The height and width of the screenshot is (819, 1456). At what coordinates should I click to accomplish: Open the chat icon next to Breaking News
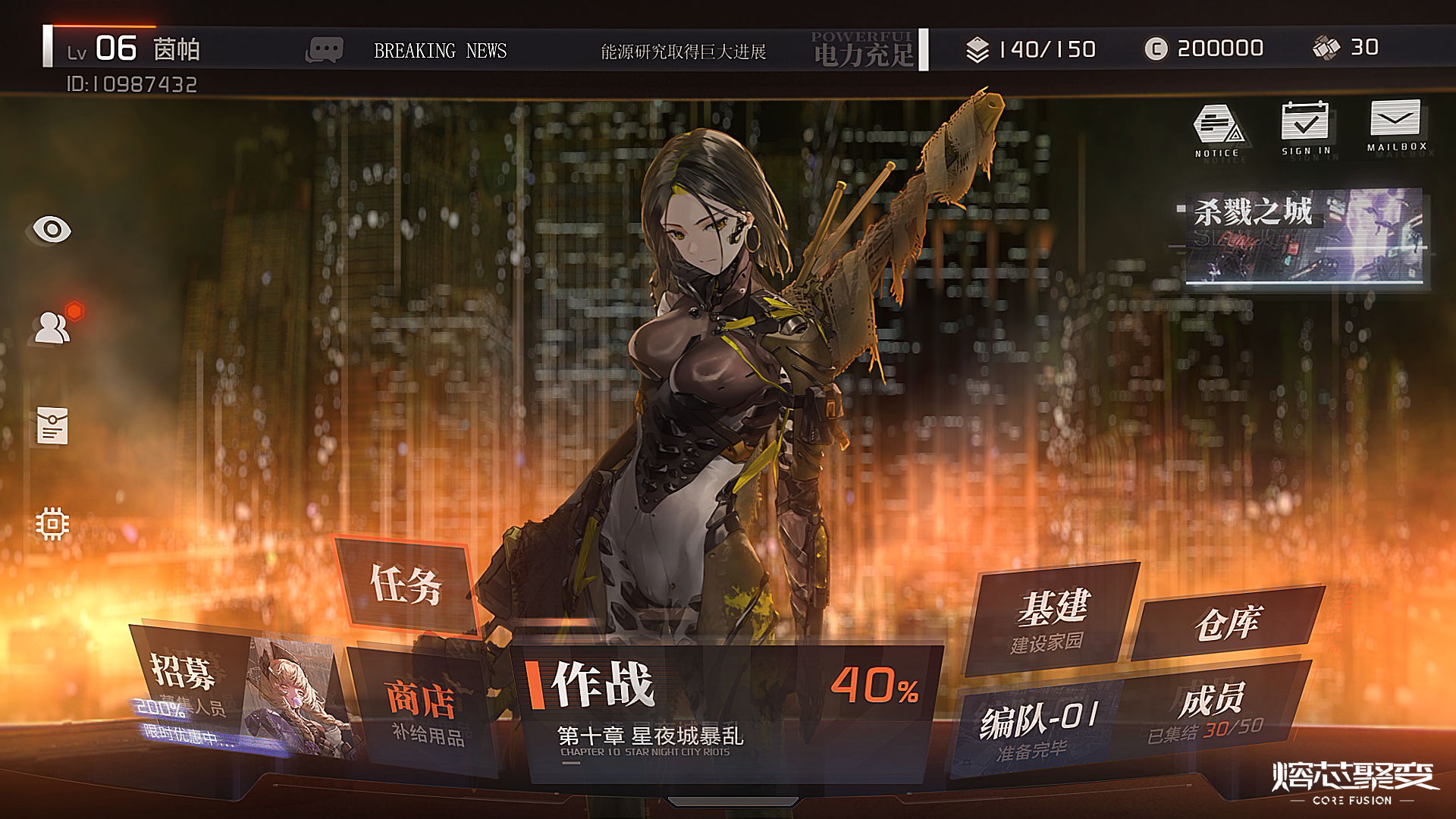click(x=326, y=47)
